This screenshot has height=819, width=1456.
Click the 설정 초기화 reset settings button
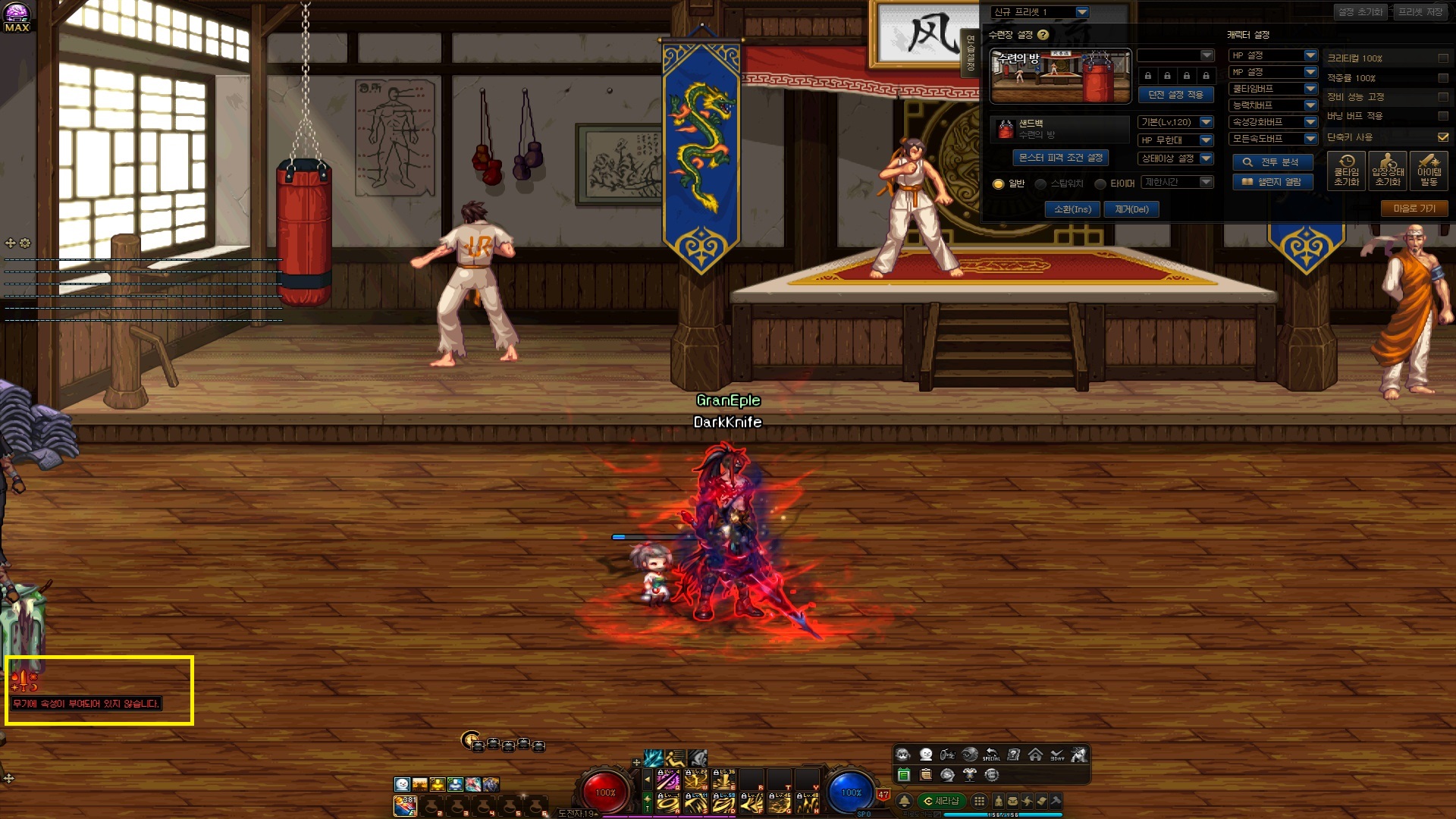(1360, 12)
